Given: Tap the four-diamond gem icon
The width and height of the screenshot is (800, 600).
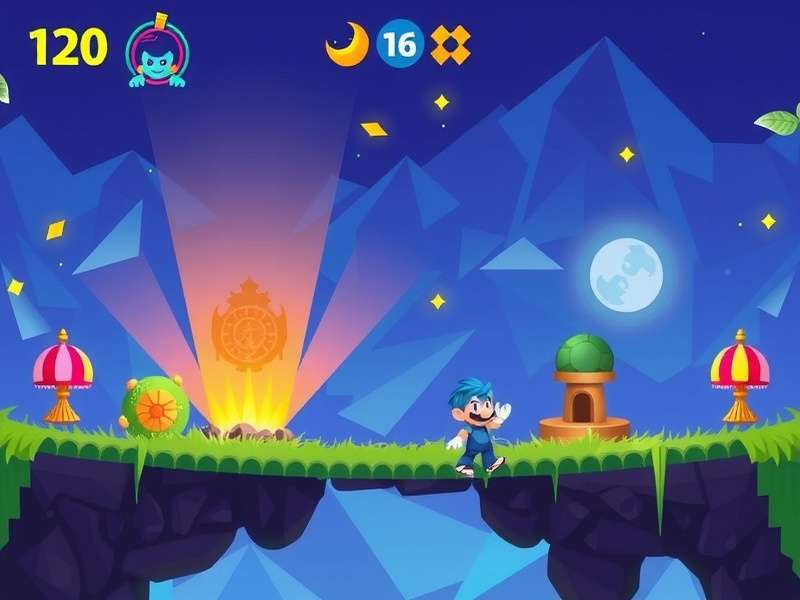Looking at the screenshot, I should click(450, 45).
